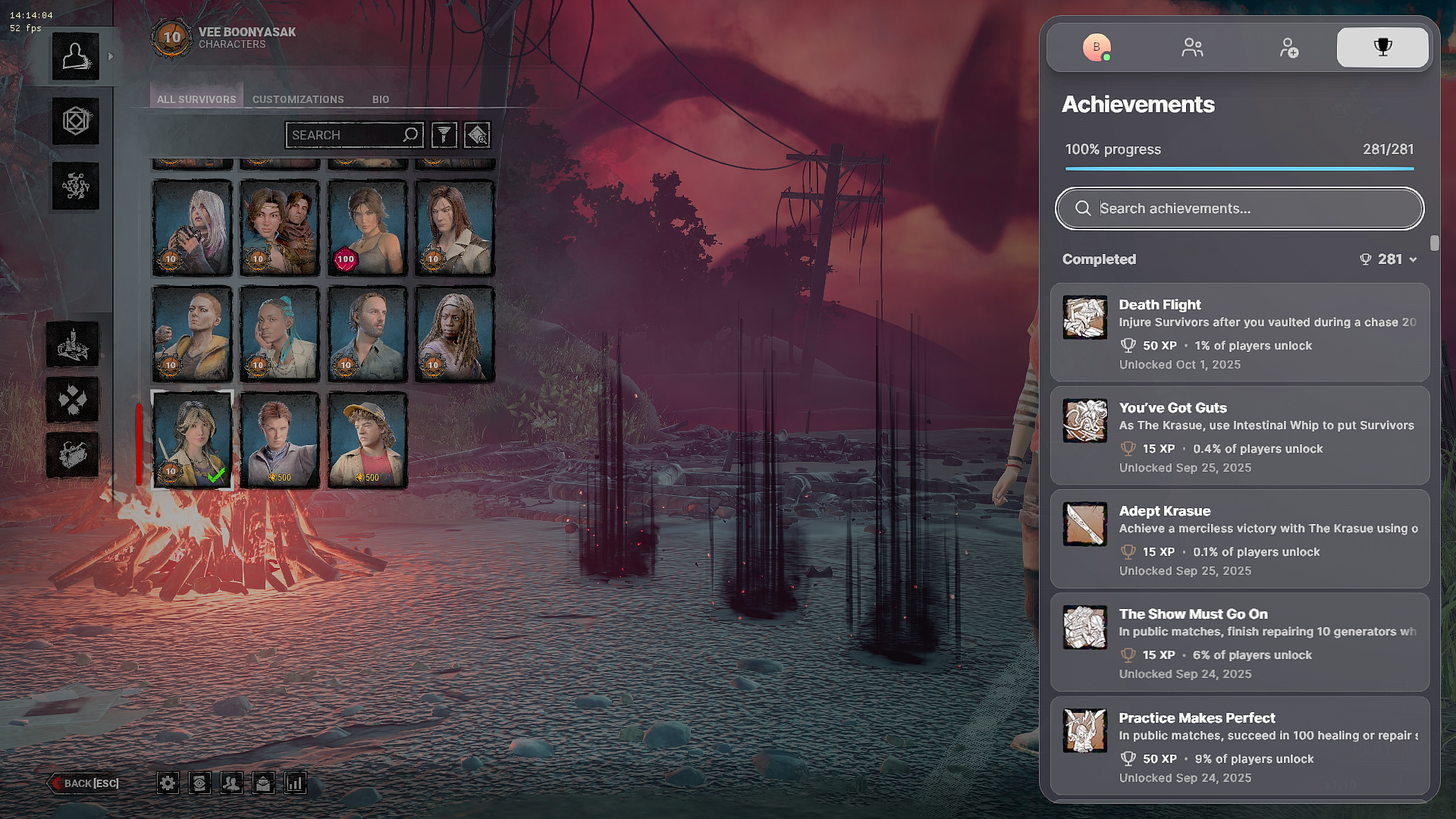1456x819 pixels.
Task: Click the character search field
Action: click(345, 135)
